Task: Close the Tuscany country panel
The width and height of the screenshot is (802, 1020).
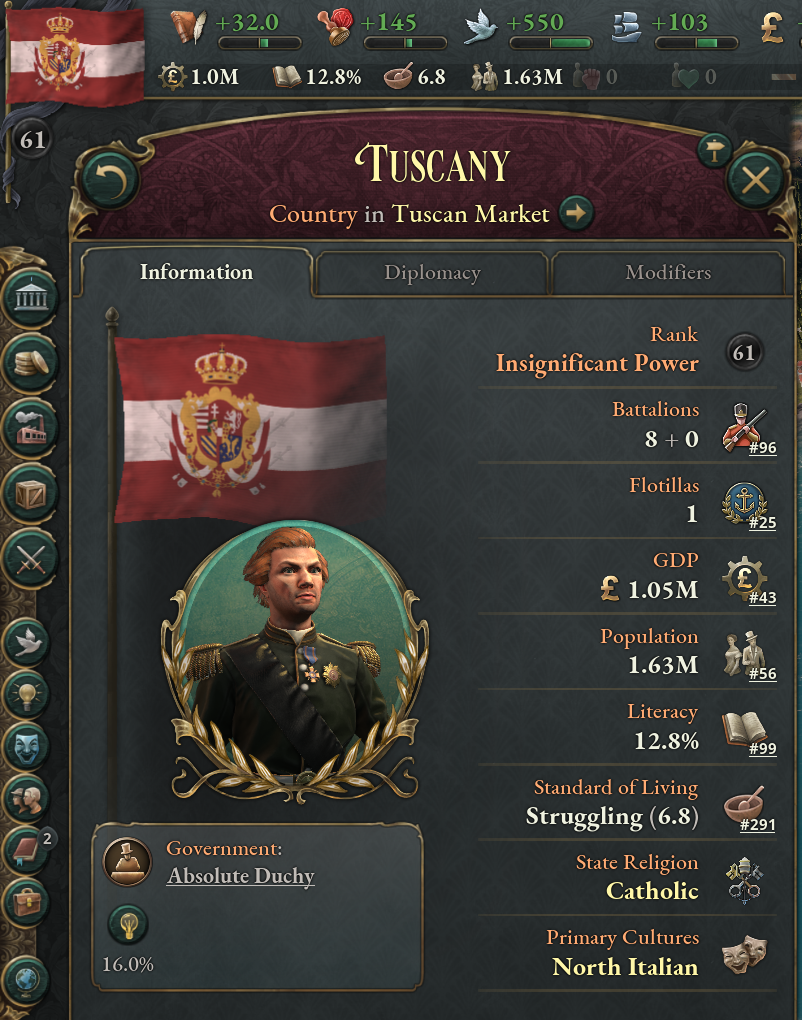Action: tap(756, 181)
